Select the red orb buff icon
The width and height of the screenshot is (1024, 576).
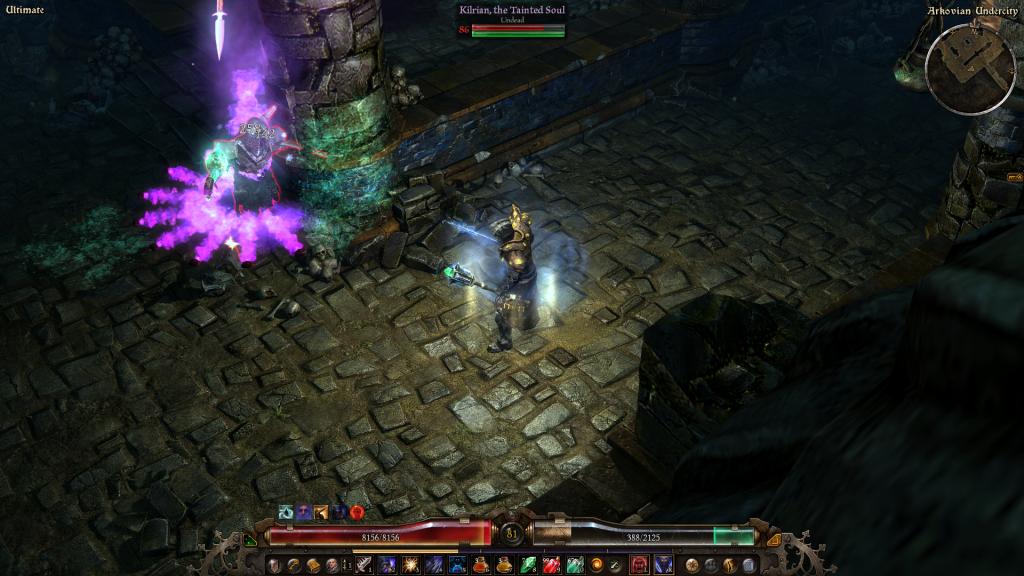click(x=357, y=511)
